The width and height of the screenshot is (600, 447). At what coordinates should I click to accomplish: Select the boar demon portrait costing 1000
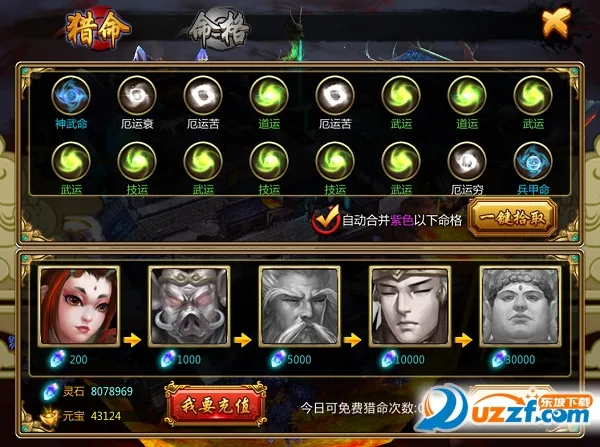click(x=183, y=307)
